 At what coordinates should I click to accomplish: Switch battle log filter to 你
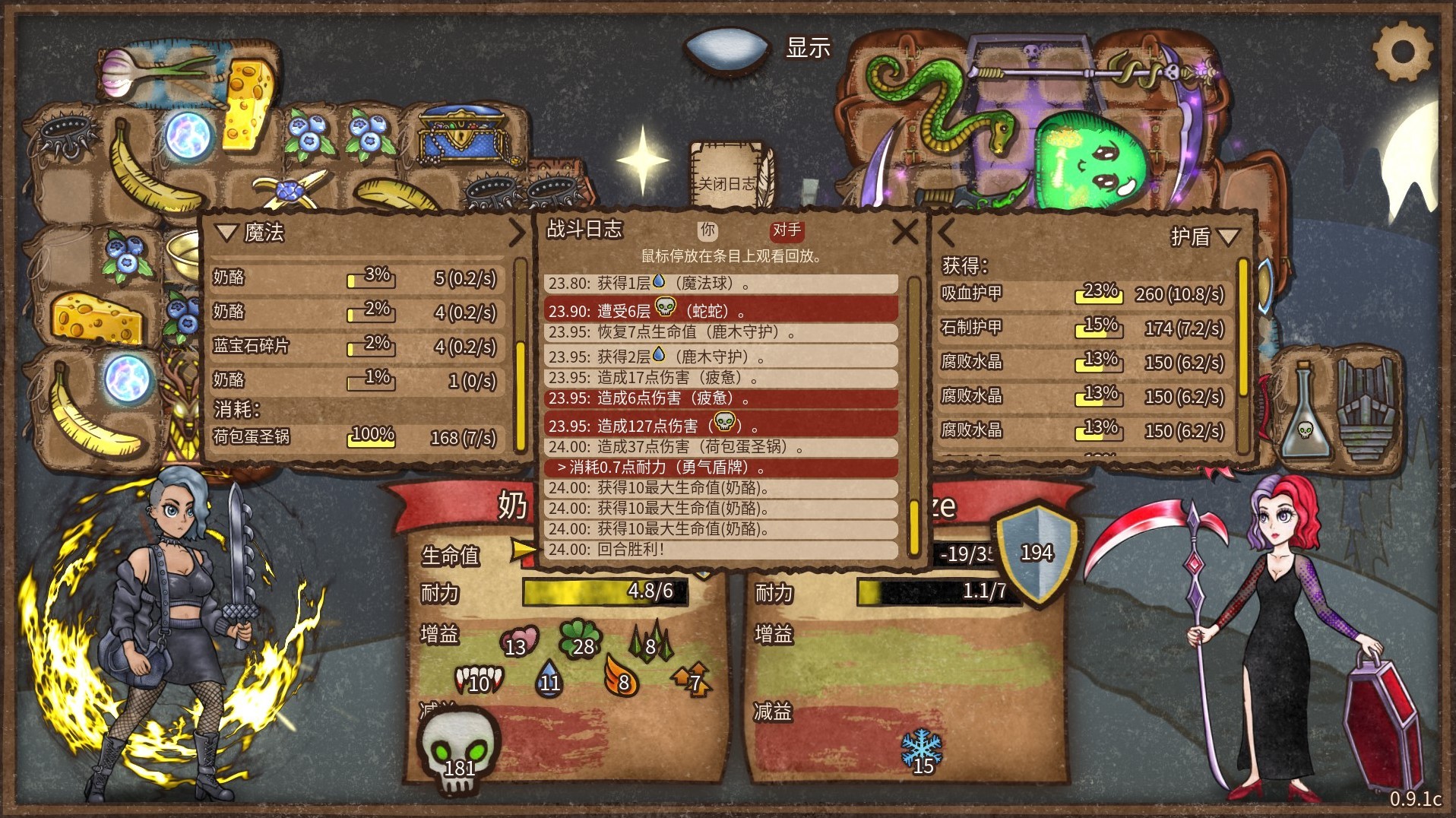pyautogui.click(x=707, y=230)
